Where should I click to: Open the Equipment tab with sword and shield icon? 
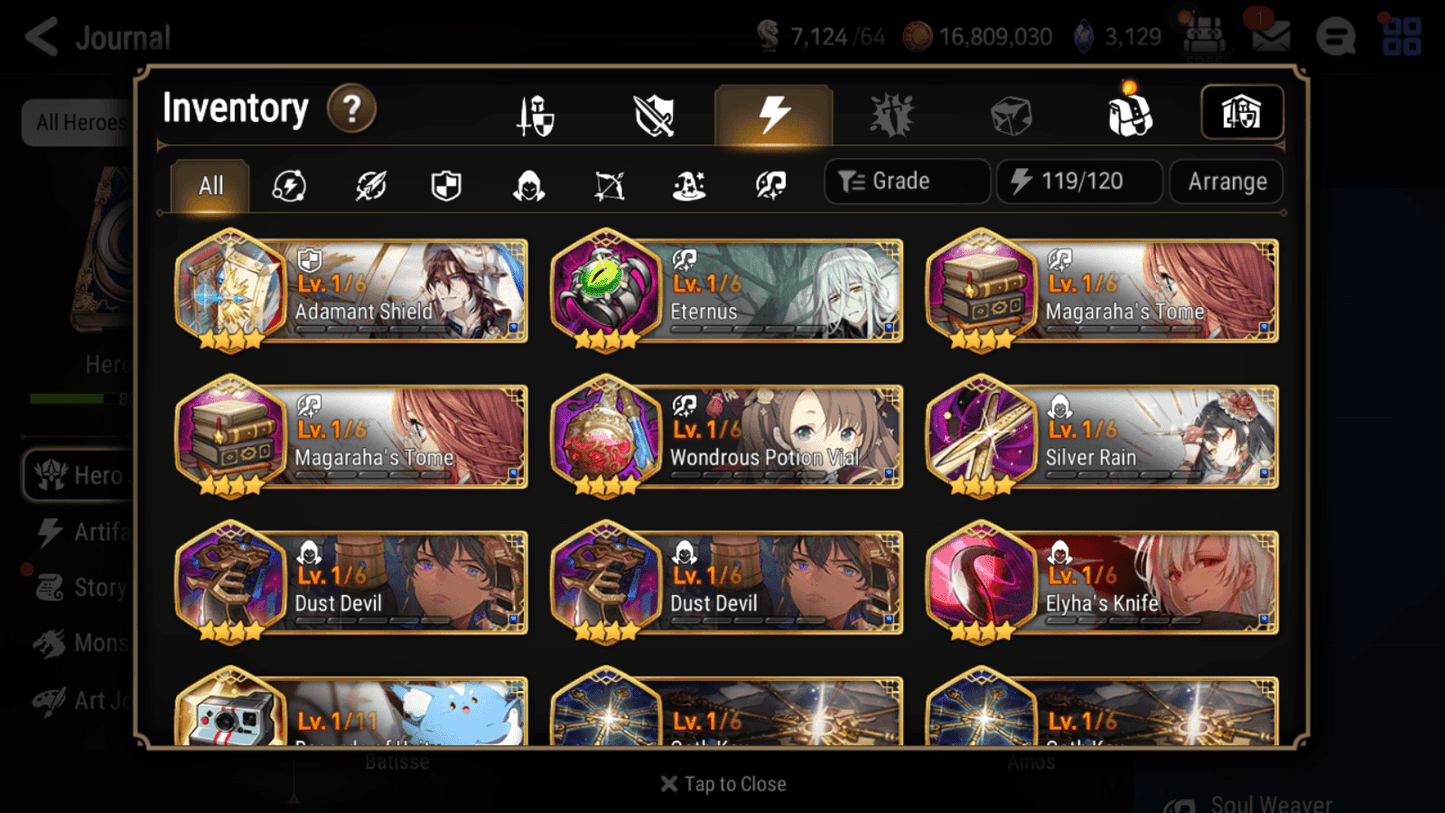tap(534, 113)
